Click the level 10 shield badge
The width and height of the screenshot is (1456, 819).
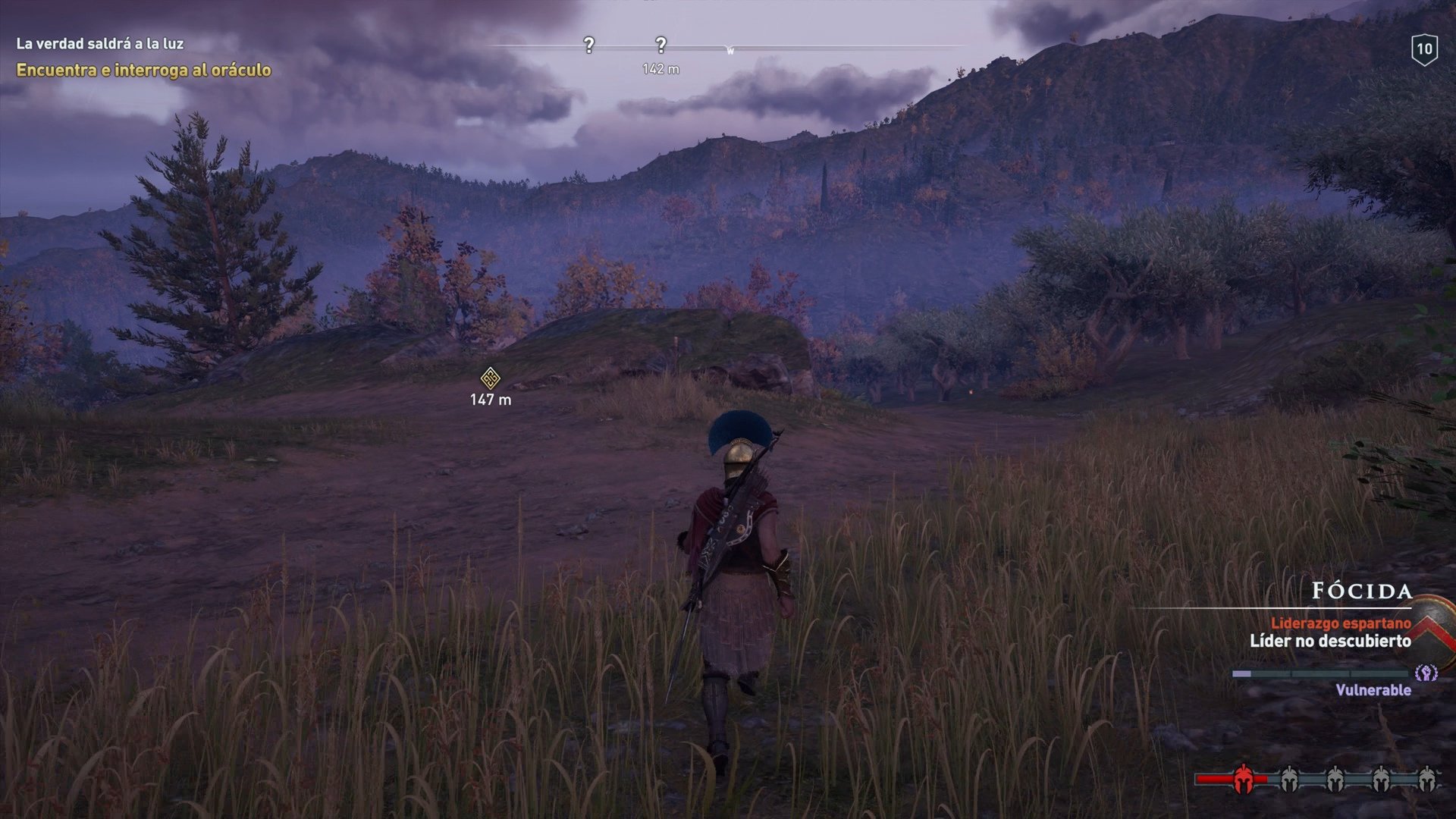pos(1424,50)
